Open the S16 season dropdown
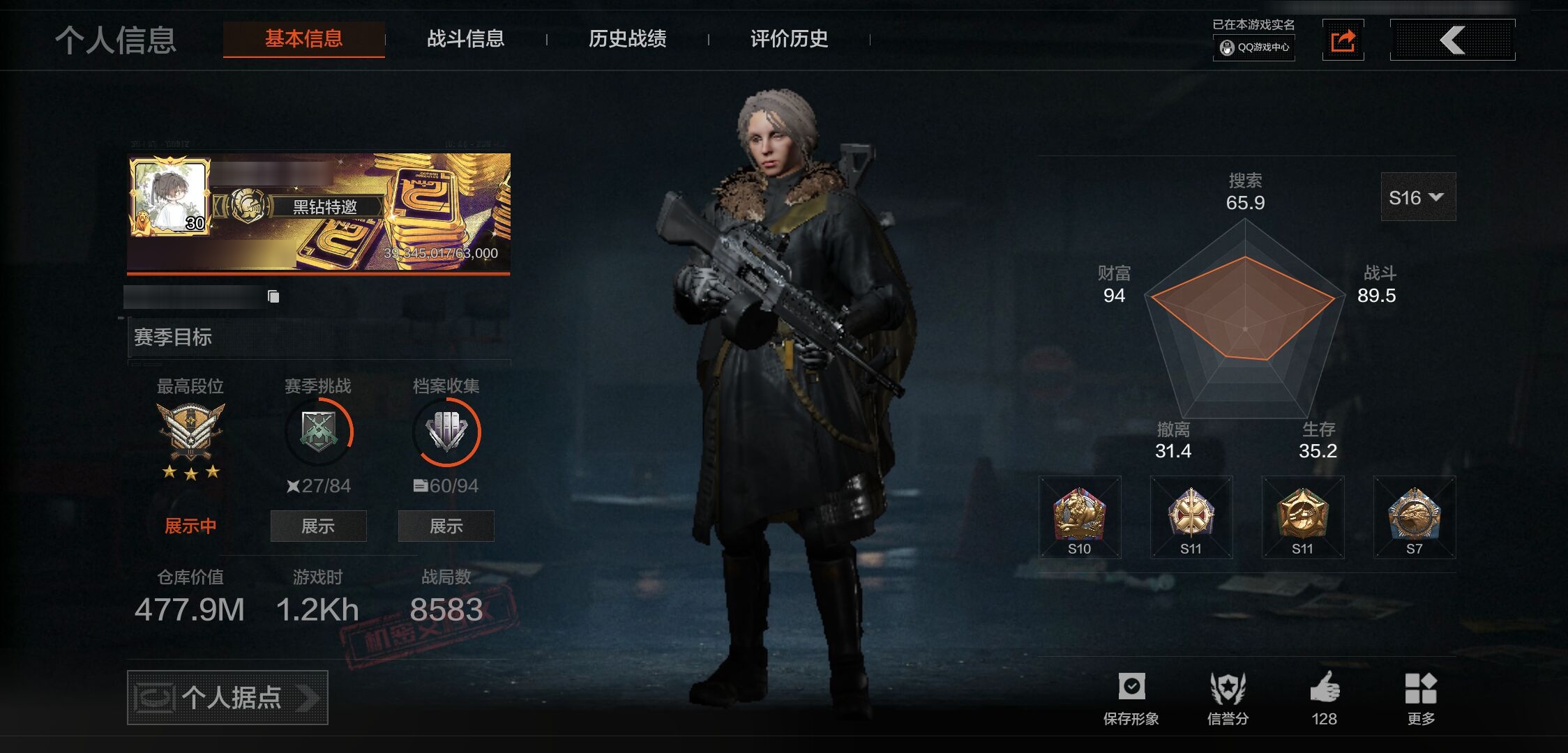Image resolution: width=1568 pixels, height=753 pixels. tap(1417, 197)
